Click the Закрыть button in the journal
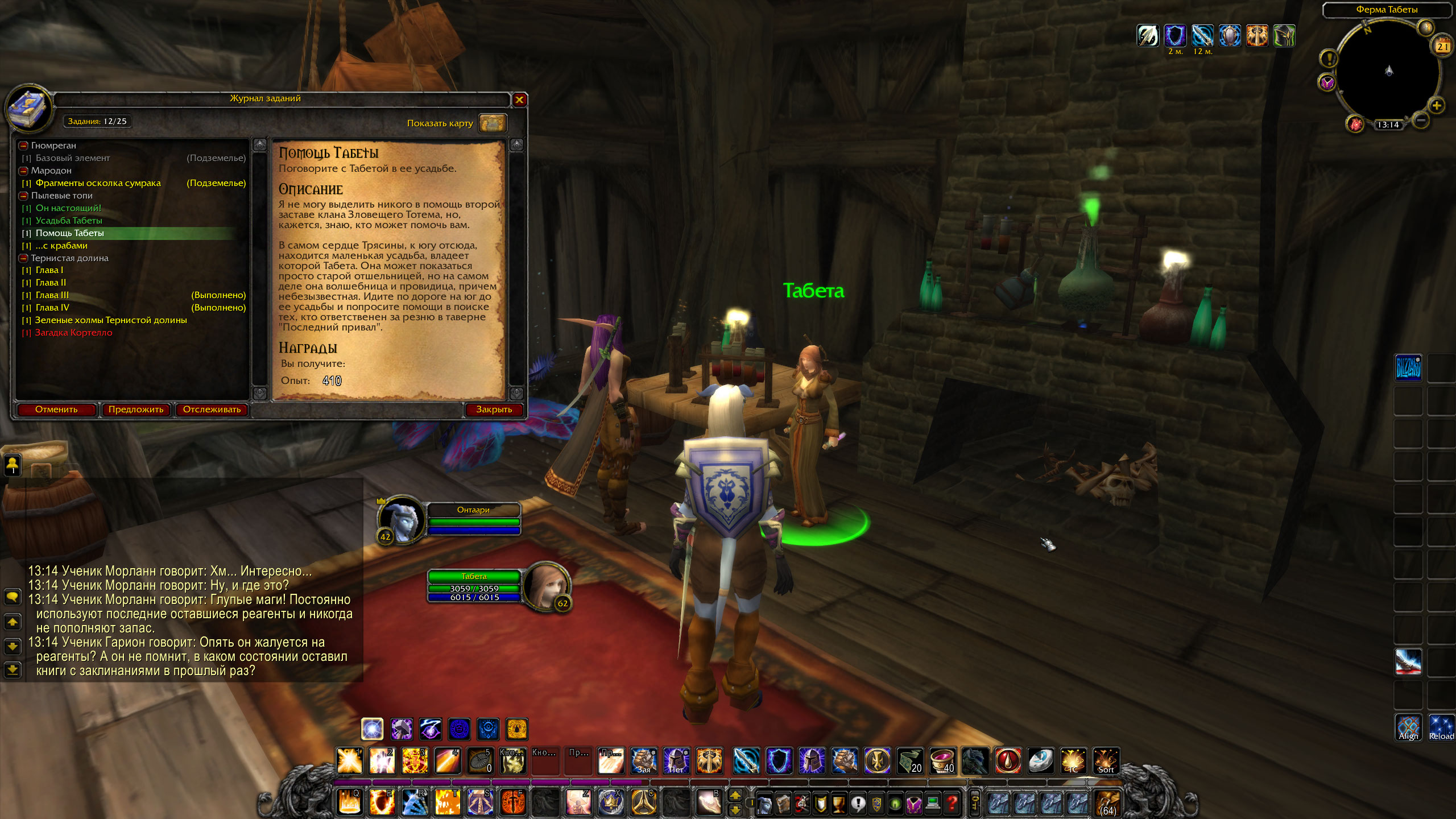Screen dimensions: 1456x819 (494, 409)
